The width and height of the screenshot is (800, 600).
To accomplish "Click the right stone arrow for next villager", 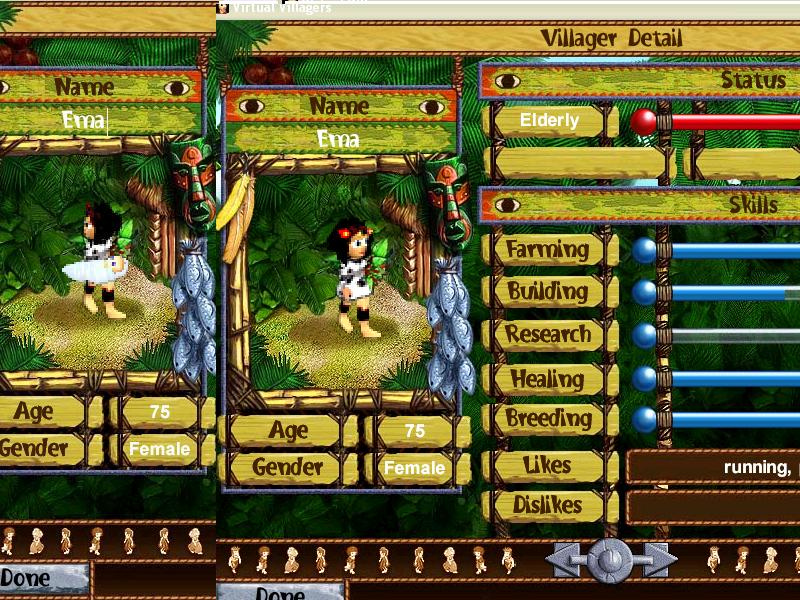I will pos(656,560).
